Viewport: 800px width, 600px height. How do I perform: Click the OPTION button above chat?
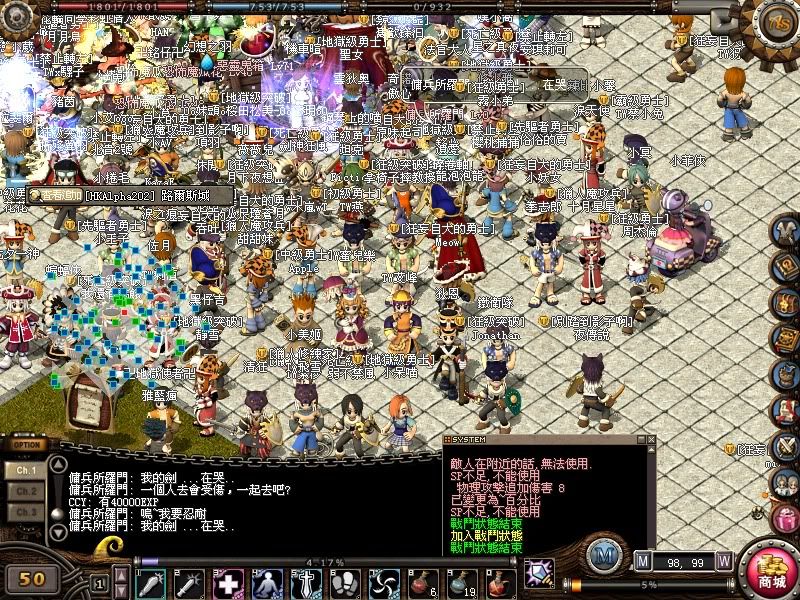[27, 445]
